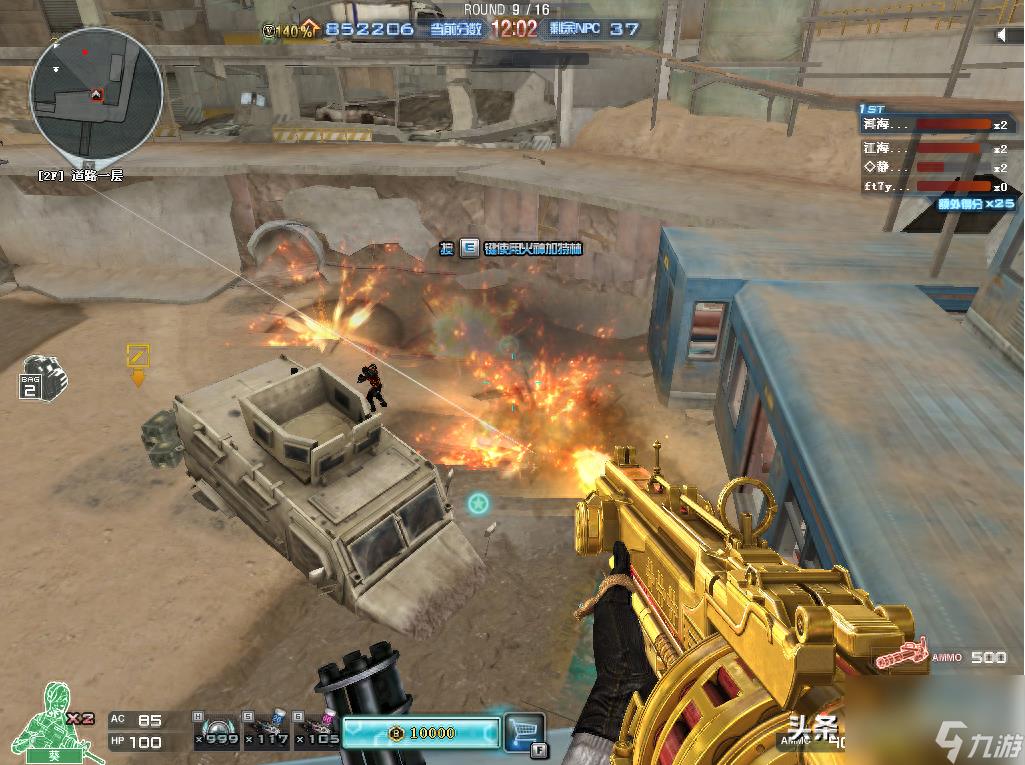Click the circular minimap
The height and width of the screenshot is (765, 1025).
pyautogui.click(x=96, y=93)
